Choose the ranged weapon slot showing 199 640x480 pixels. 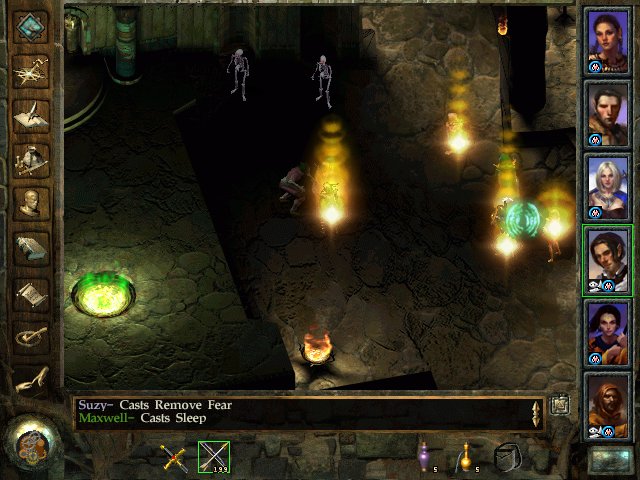214,457
